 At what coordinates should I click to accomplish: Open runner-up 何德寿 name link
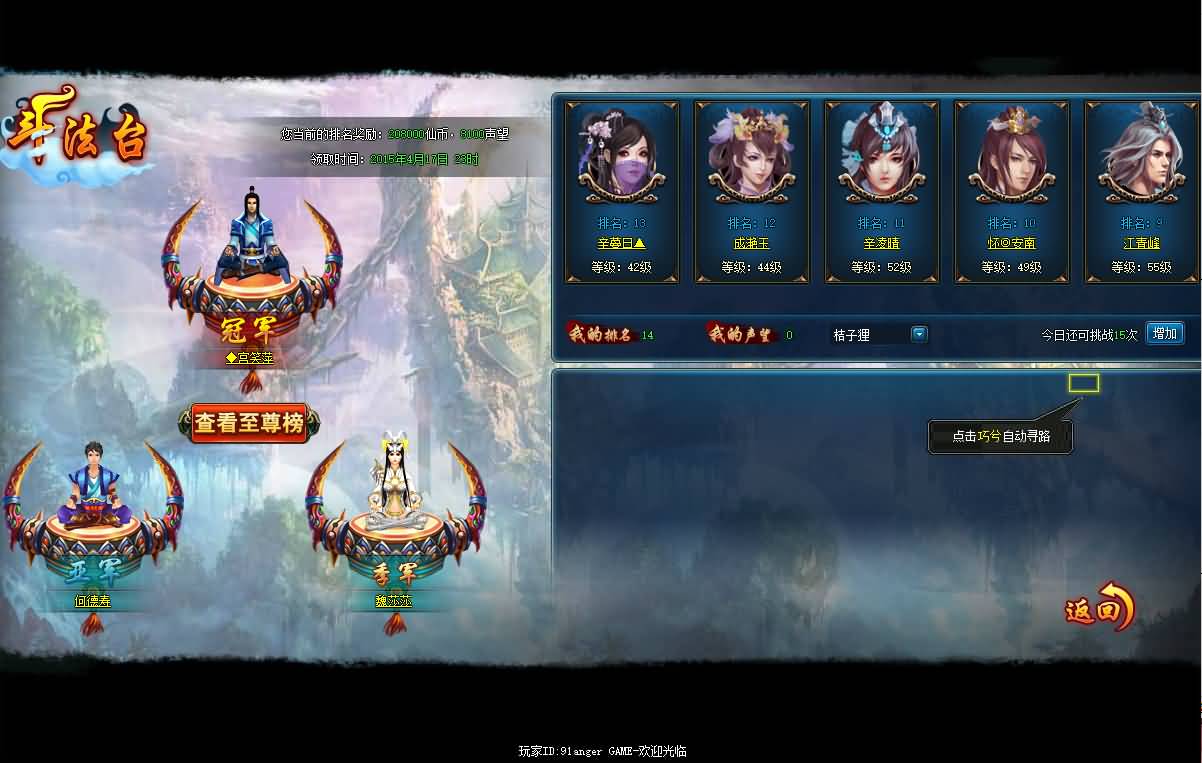tap(92, 601)
